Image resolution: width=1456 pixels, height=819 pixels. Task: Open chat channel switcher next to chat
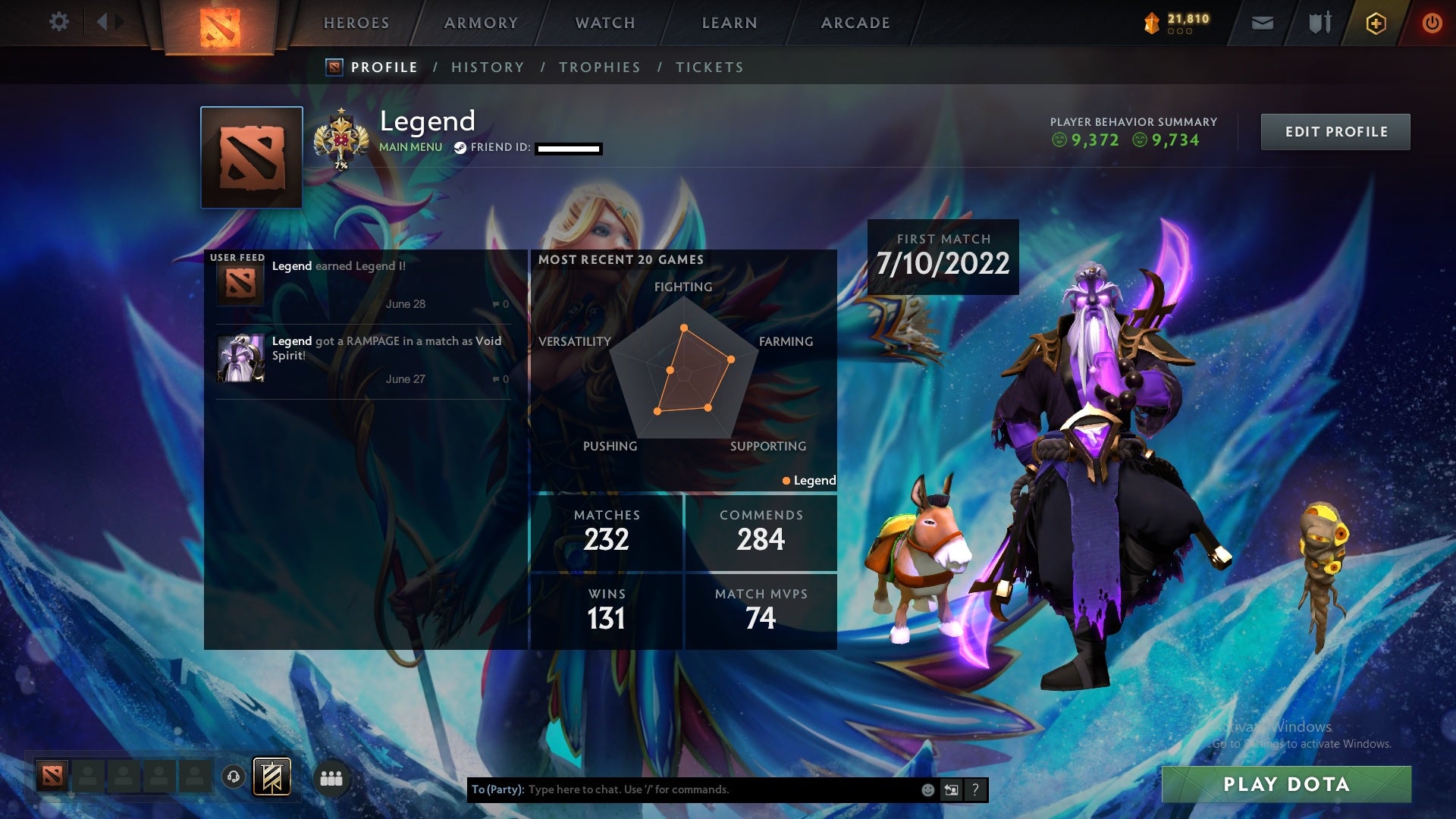tap(951, 789)
